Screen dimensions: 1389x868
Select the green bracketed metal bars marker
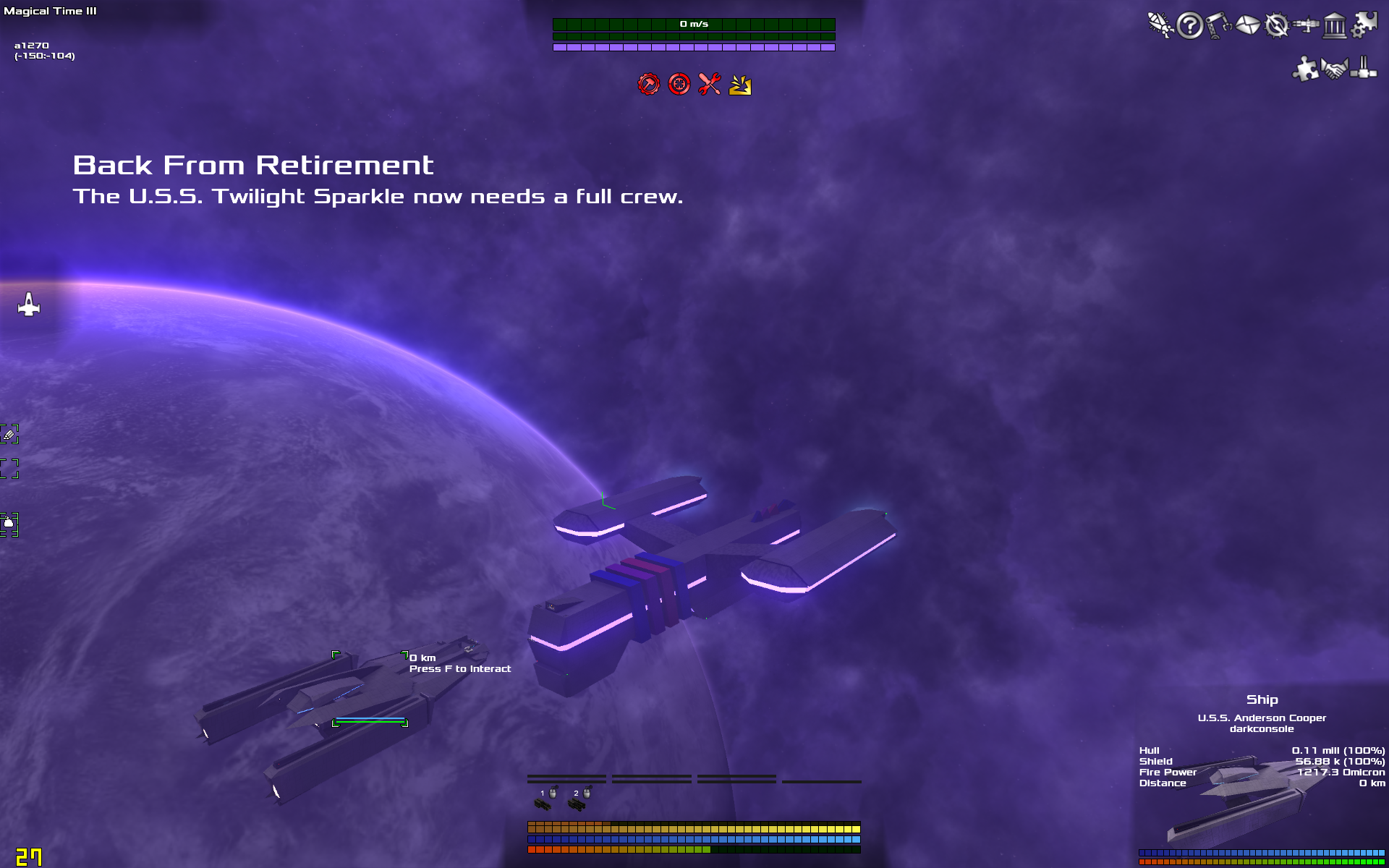point(9,434)
